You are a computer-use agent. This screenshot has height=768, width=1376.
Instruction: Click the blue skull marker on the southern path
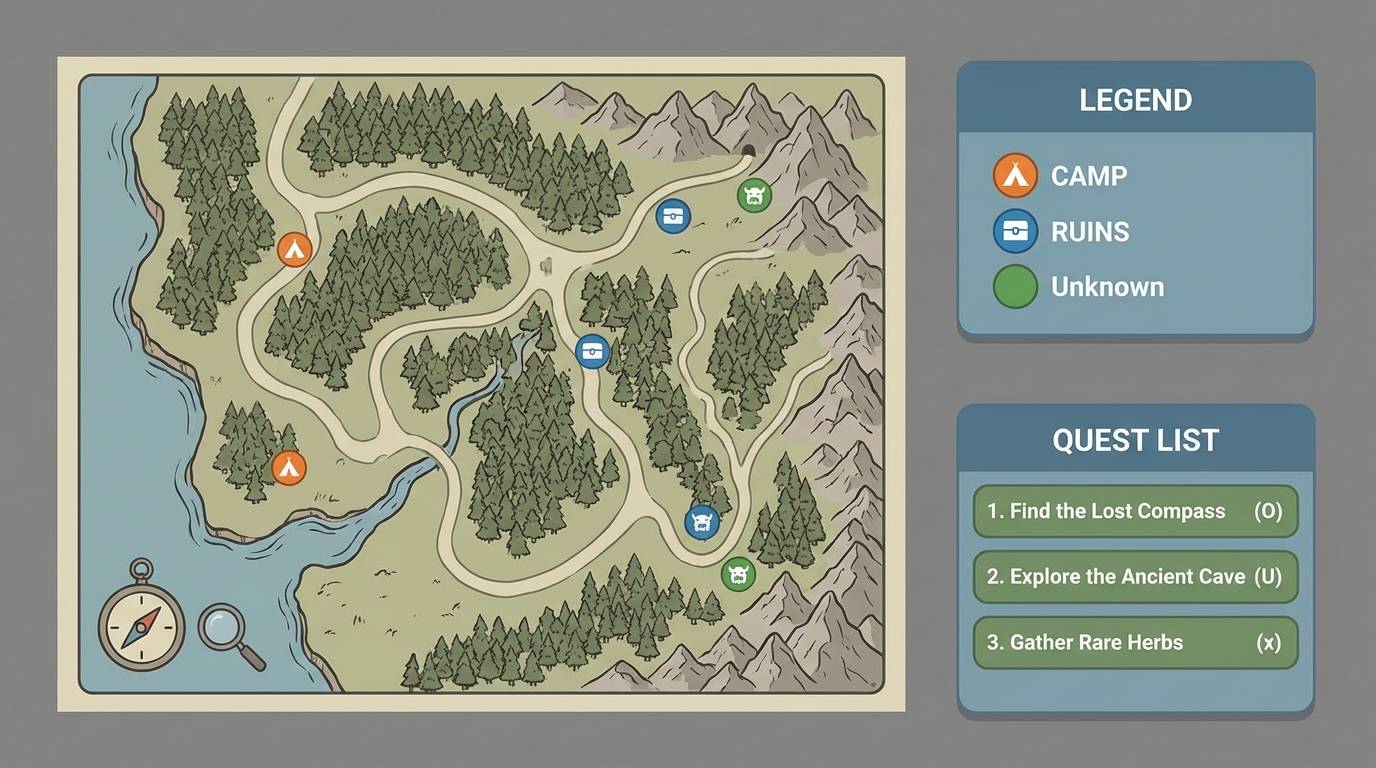click(x=703, y=522)
